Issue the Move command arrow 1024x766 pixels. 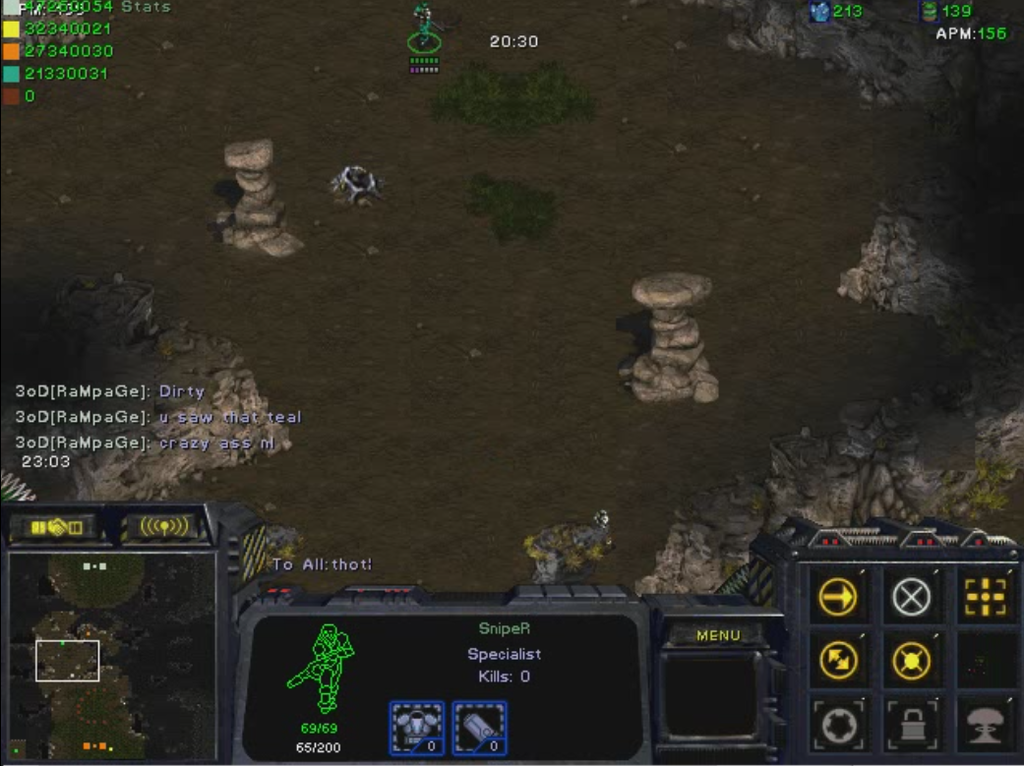pos(837,598)
